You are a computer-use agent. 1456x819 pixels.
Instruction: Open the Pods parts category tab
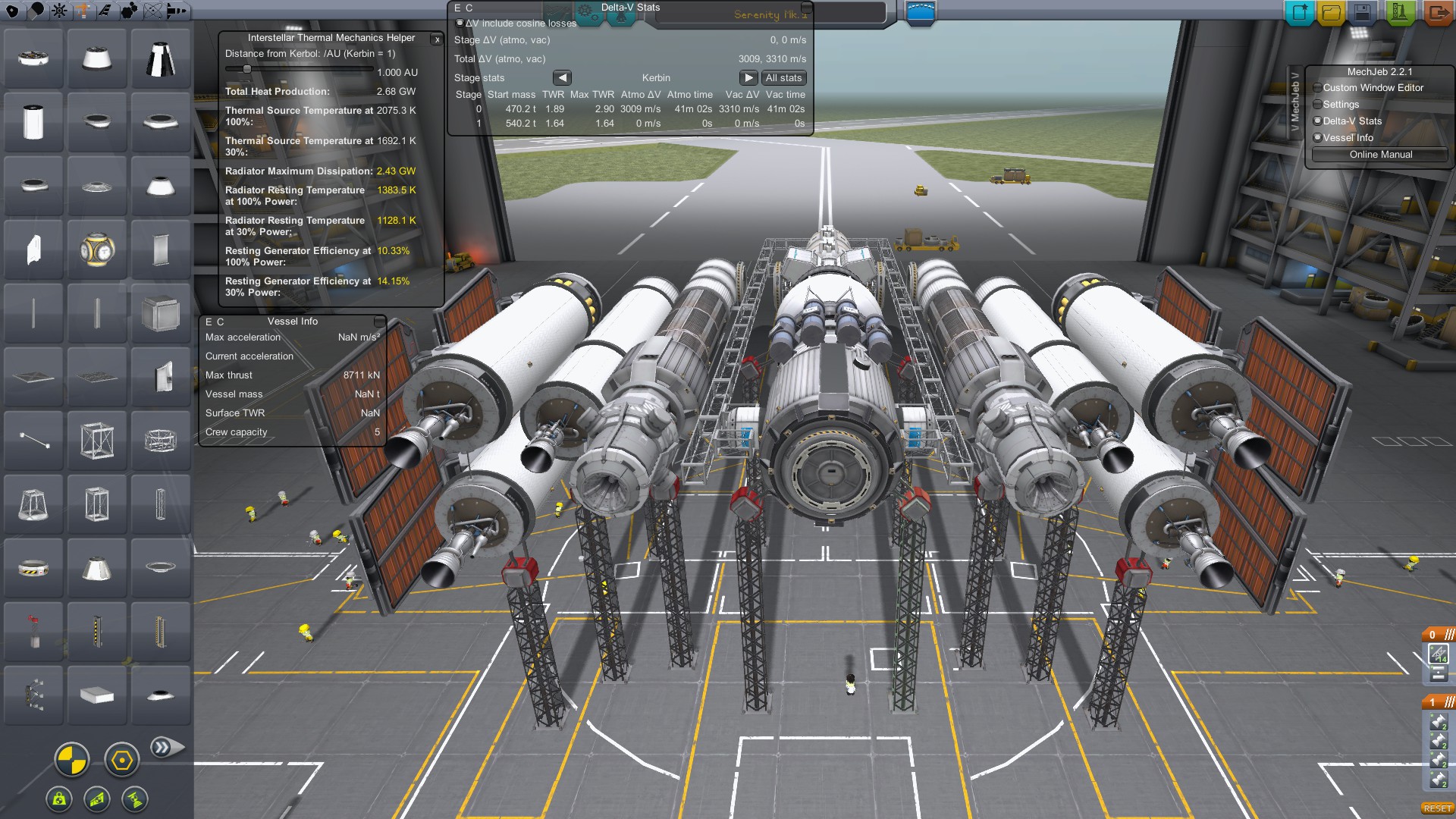pyautogui.click(x=13, y=11)
